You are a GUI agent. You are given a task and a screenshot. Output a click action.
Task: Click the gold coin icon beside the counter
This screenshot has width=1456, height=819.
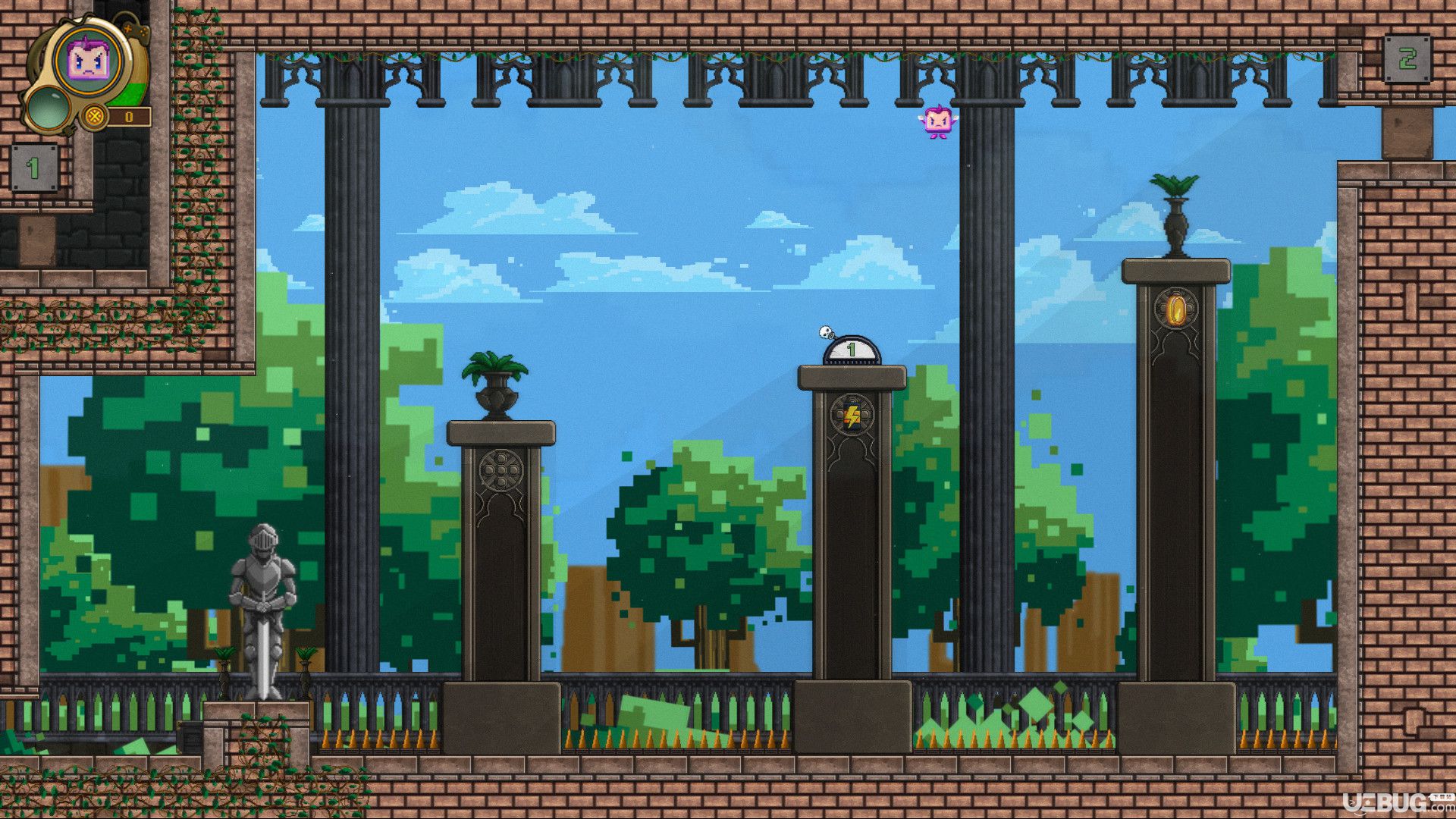[x=94, y=117]
